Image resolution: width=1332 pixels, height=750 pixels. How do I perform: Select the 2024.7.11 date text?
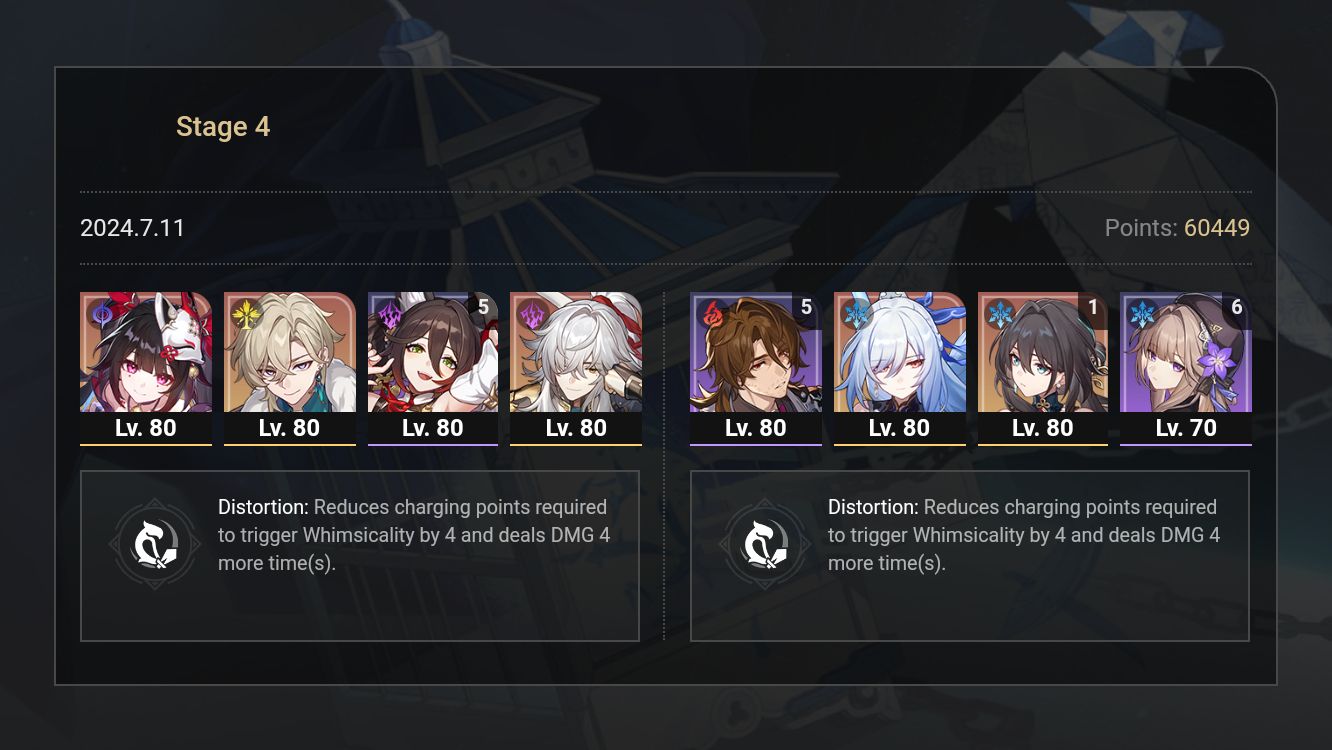click(132, 228)
